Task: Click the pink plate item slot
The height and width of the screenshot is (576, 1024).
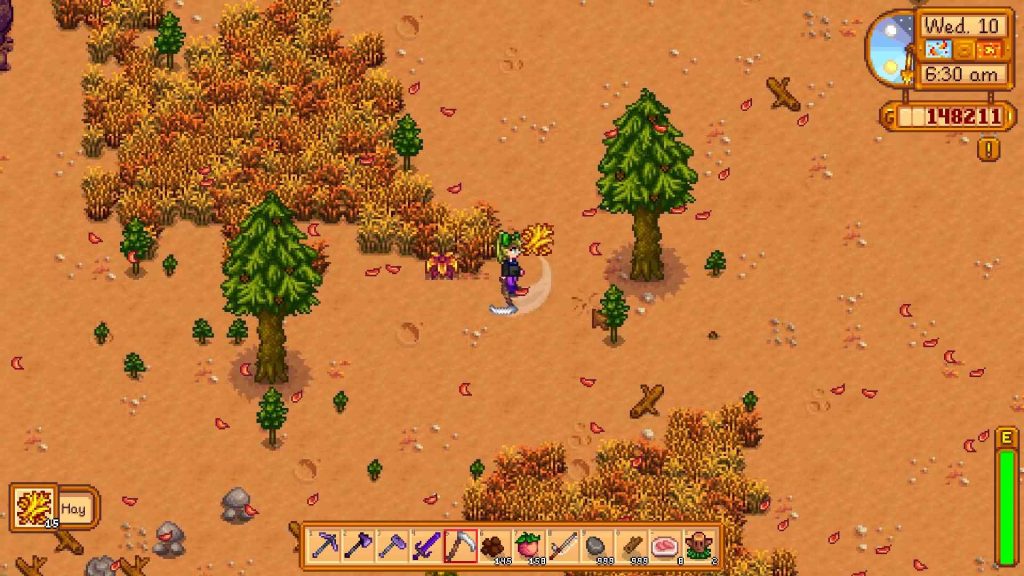Action: 665,545
